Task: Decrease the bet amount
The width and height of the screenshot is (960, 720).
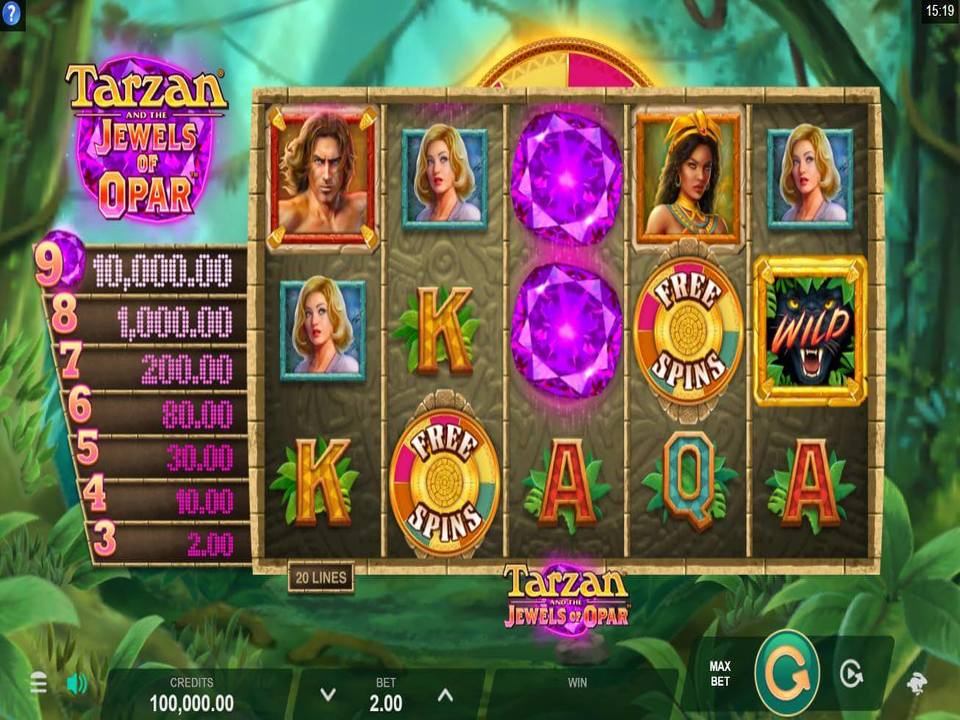Action: [x=327, y=695]
